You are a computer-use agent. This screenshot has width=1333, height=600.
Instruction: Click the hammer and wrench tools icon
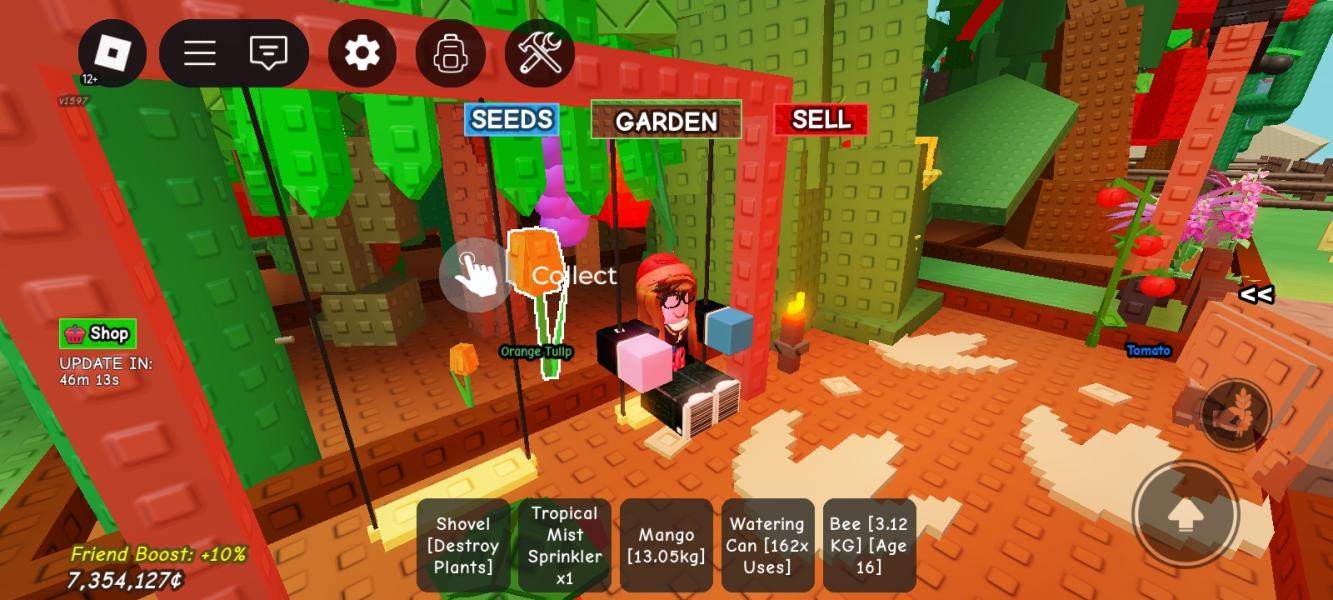pos(540,53)
